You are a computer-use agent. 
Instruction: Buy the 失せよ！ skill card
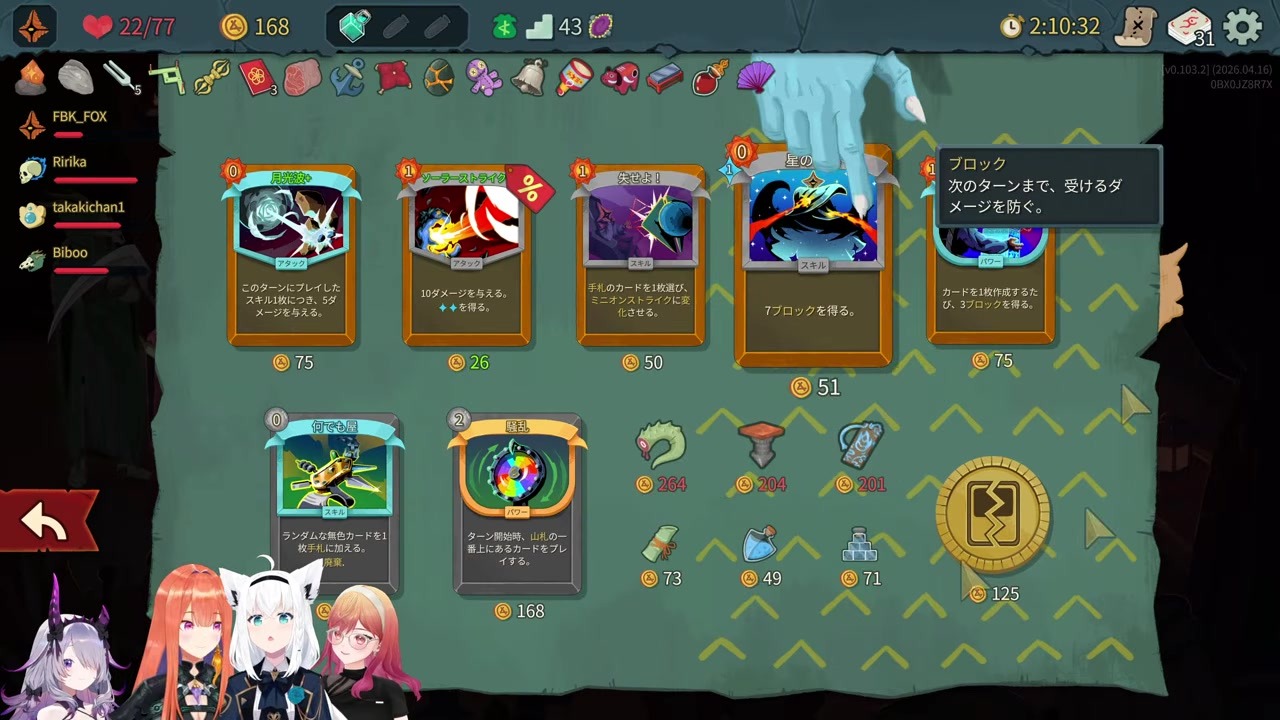click(x=641, y=255)
